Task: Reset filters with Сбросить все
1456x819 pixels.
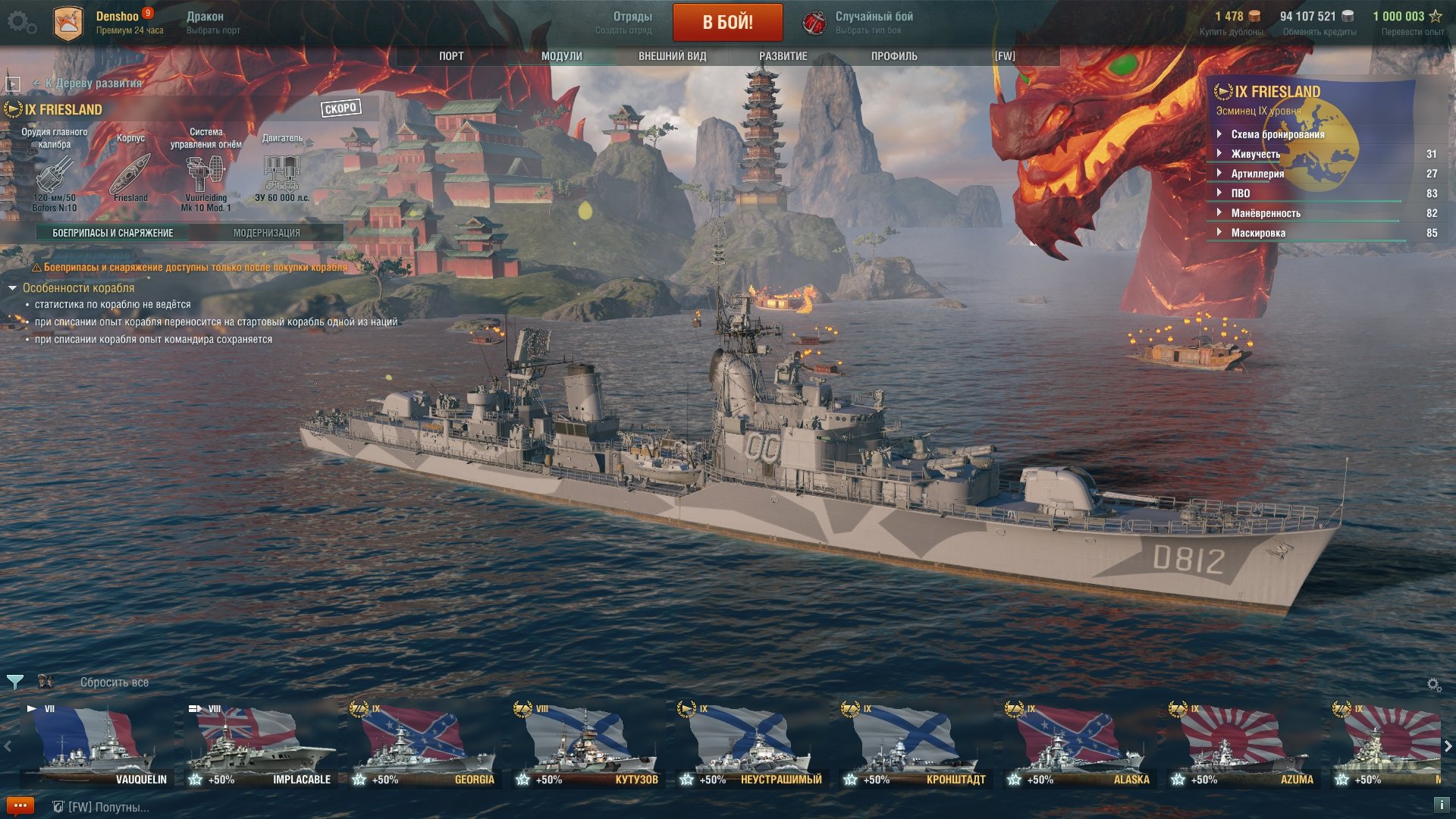Action: click(x=115, y=682)
